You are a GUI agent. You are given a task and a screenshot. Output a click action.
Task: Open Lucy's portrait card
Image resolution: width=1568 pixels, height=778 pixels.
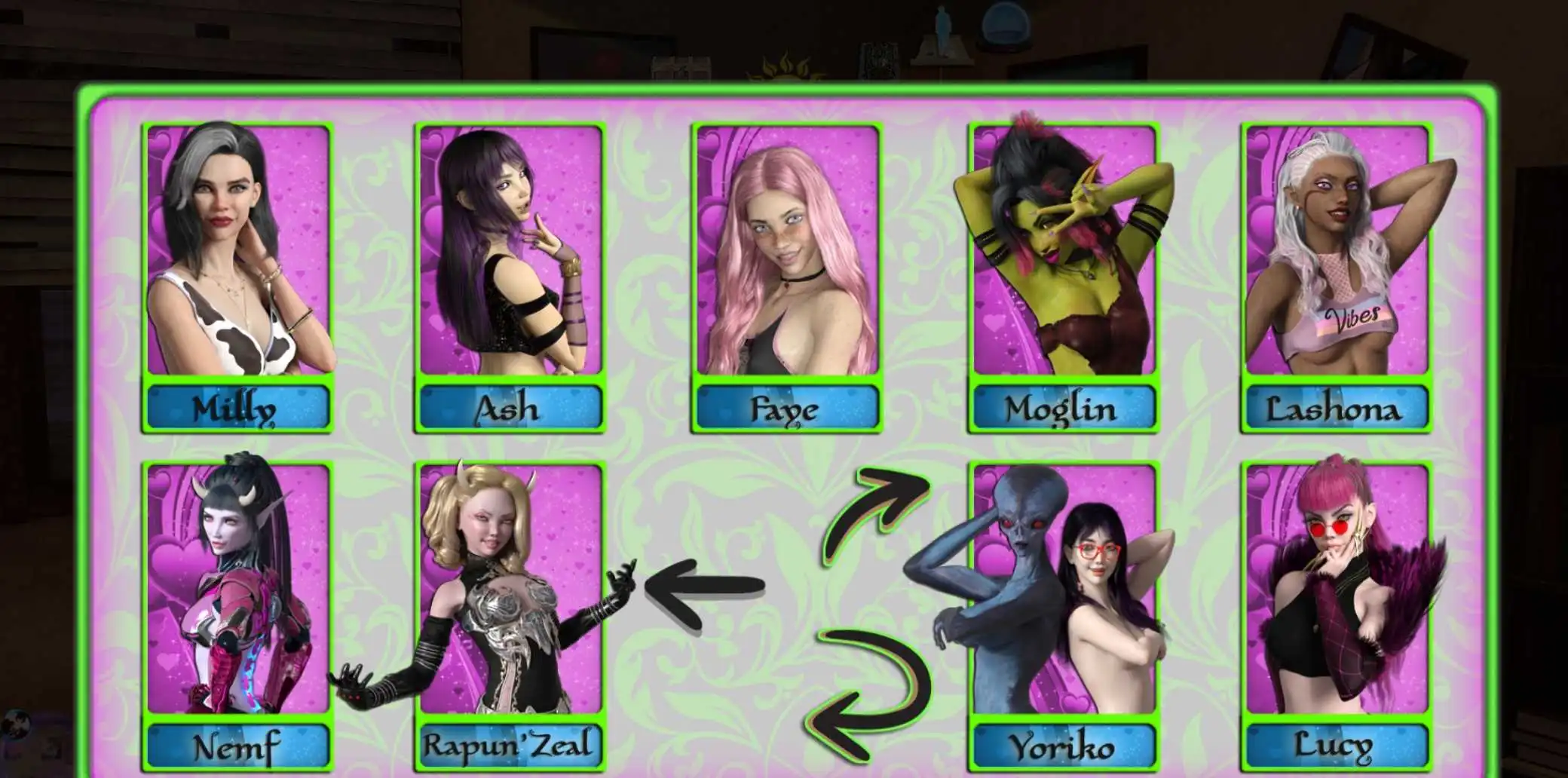point(1337,614)
